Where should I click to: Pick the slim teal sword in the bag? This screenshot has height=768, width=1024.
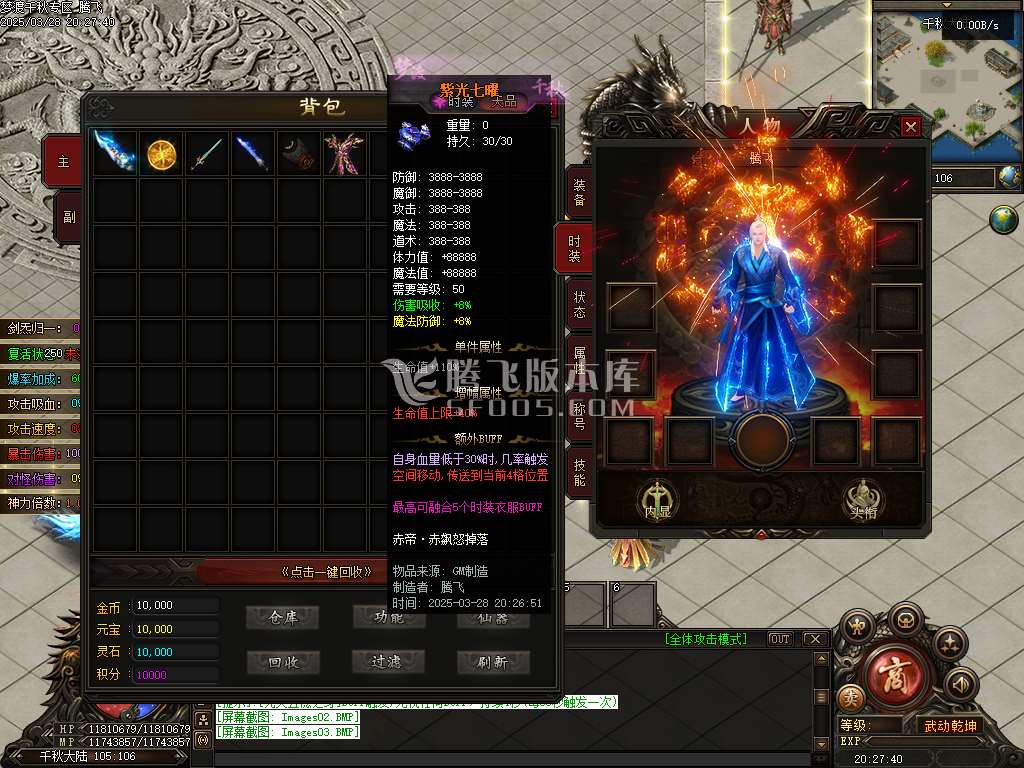[x=207, y=154]
